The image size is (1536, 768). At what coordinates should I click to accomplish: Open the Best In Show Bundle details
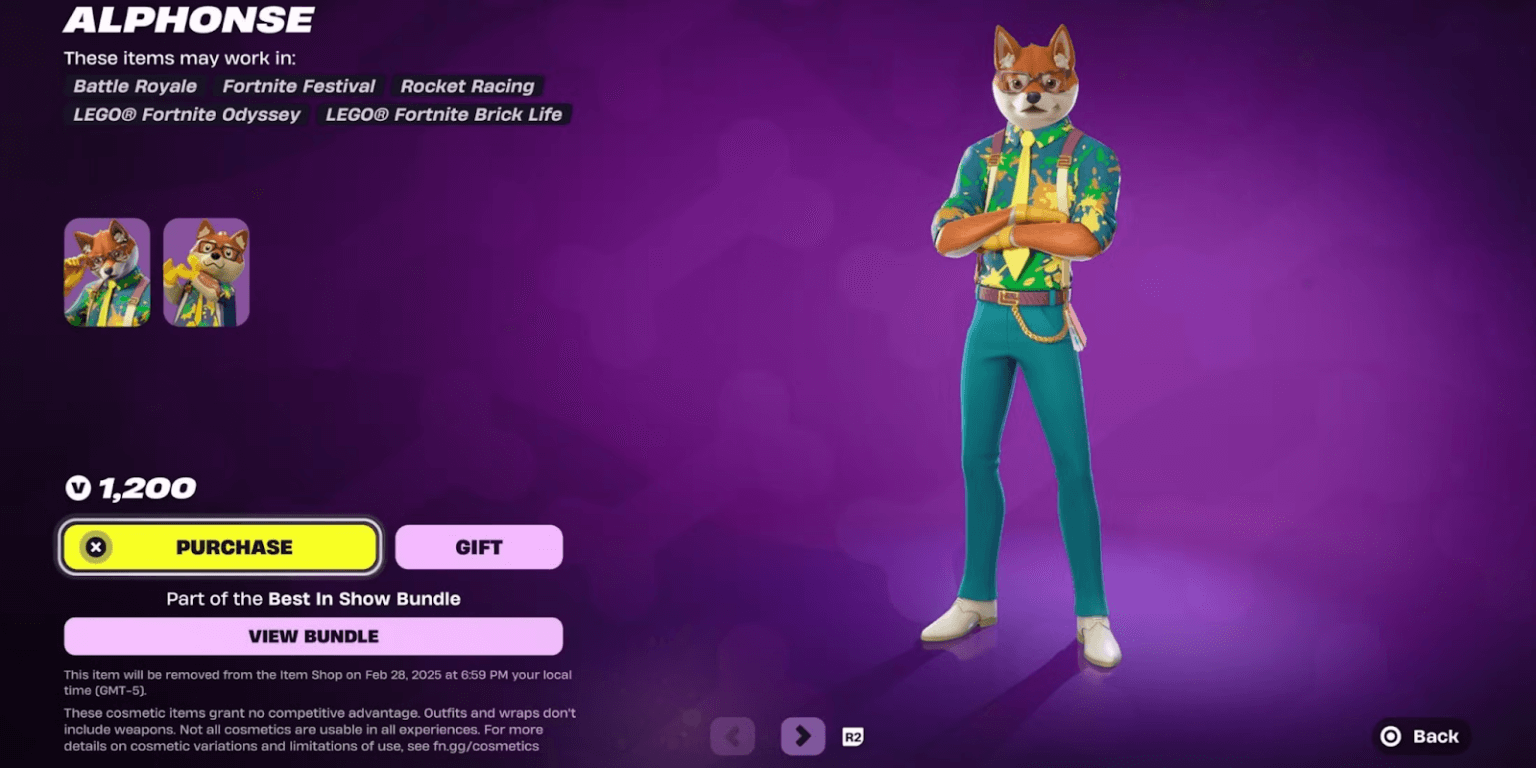[313, 636]
